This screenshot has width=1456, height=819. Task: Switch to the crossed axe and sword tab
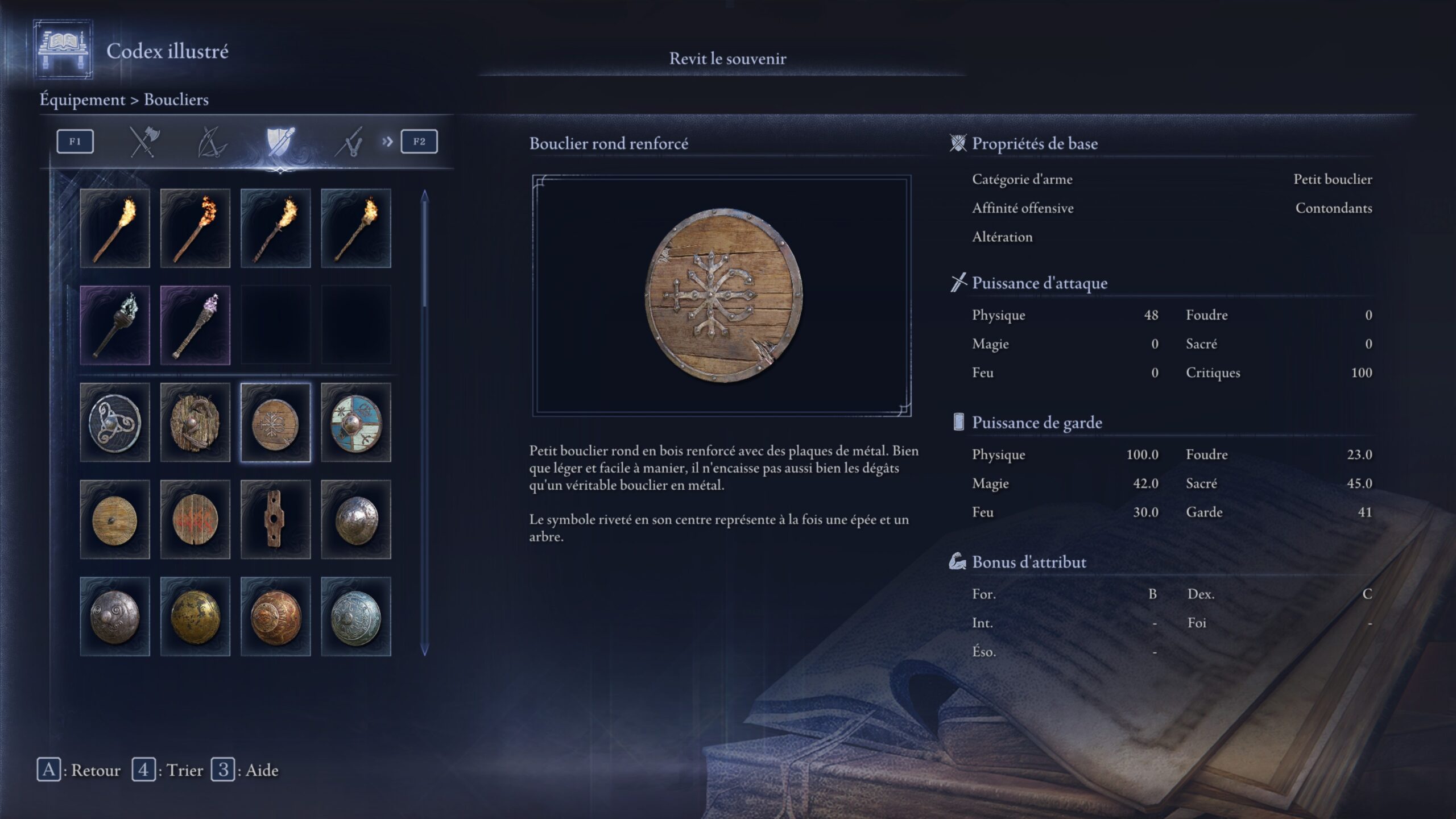coord(144,142)
